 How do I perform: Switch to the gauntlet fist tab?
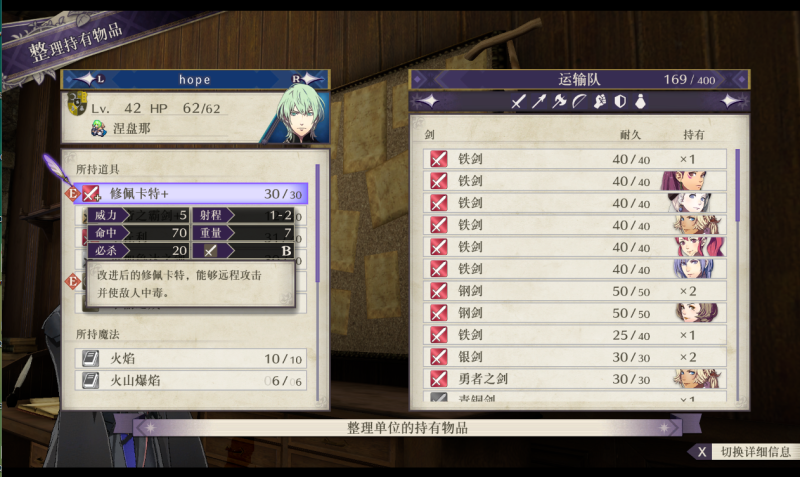[x=600, y=101]
